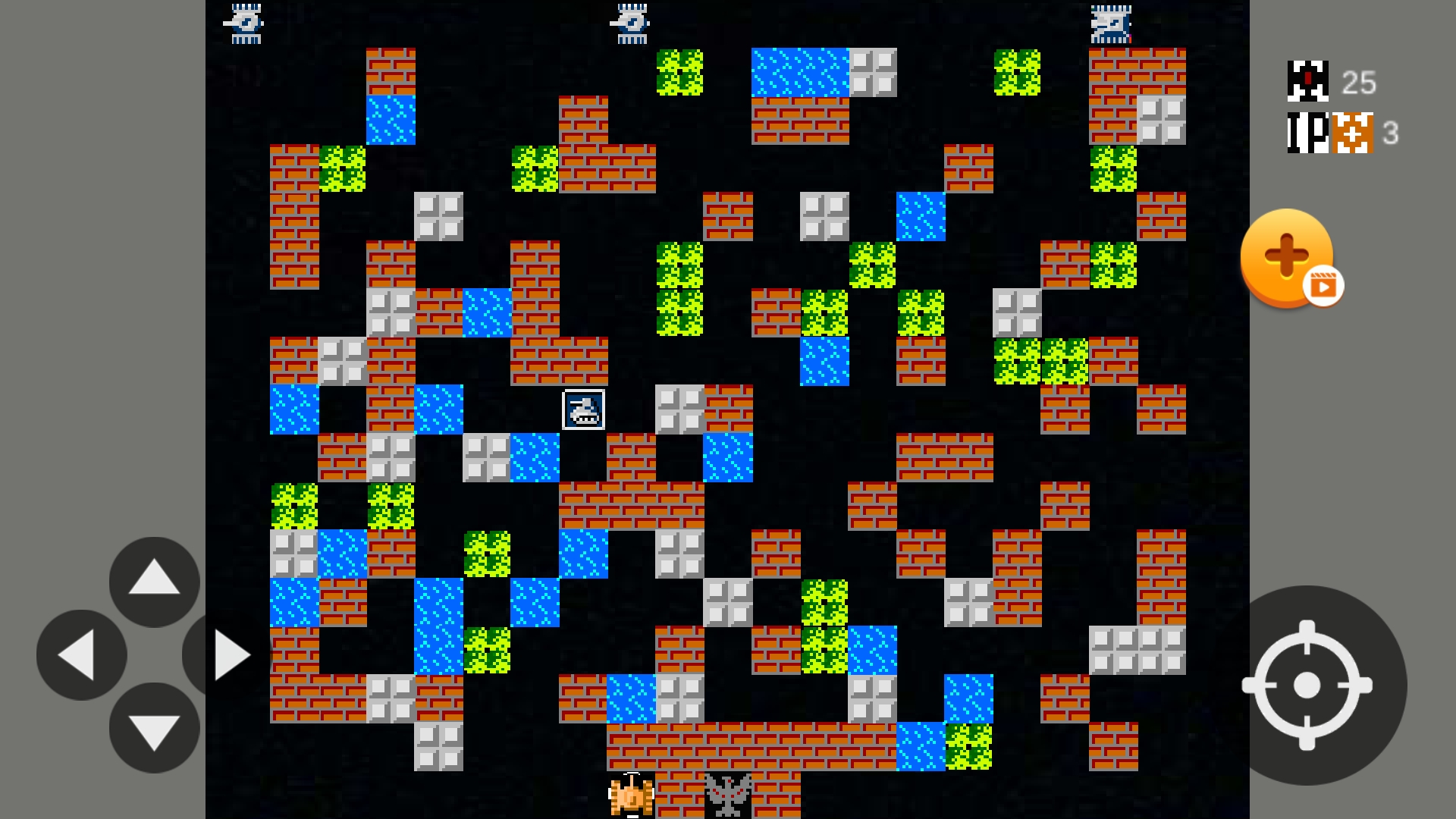Screen dimensions: 1456x819
Task: Tap the eagle base at the bottom
Action: (x=728, y=796)
